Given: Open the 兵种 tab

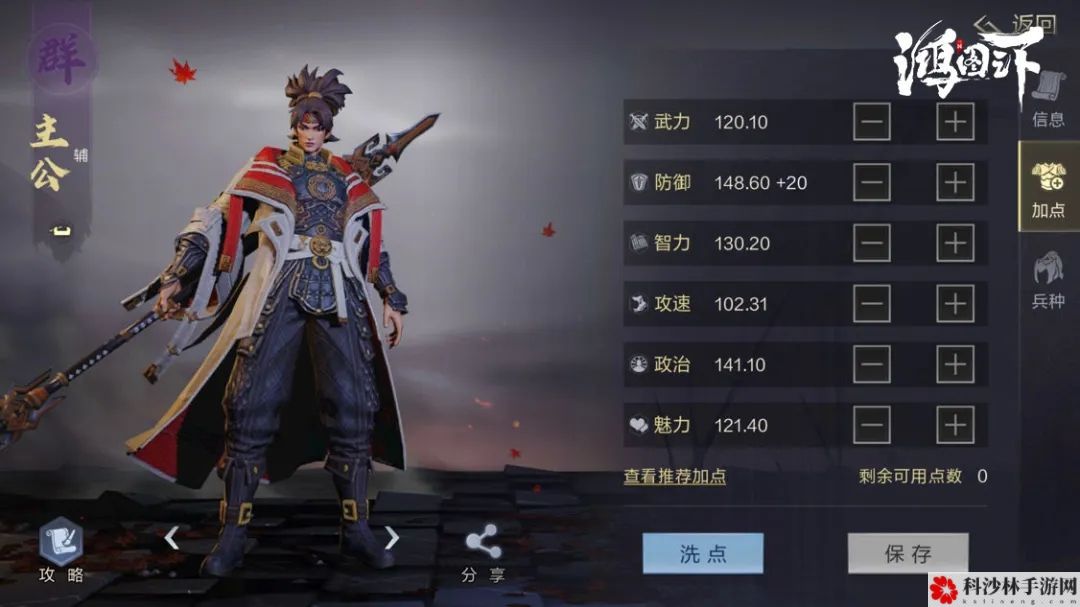Looking at the screenshot, I should [x=1048, y=278].
